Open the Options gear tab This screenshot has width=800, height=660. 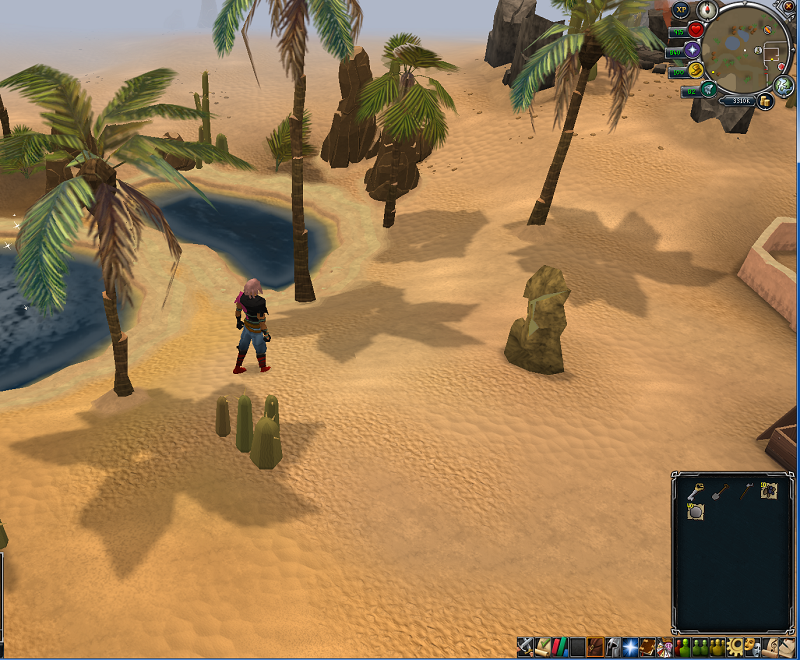(736, 647)
